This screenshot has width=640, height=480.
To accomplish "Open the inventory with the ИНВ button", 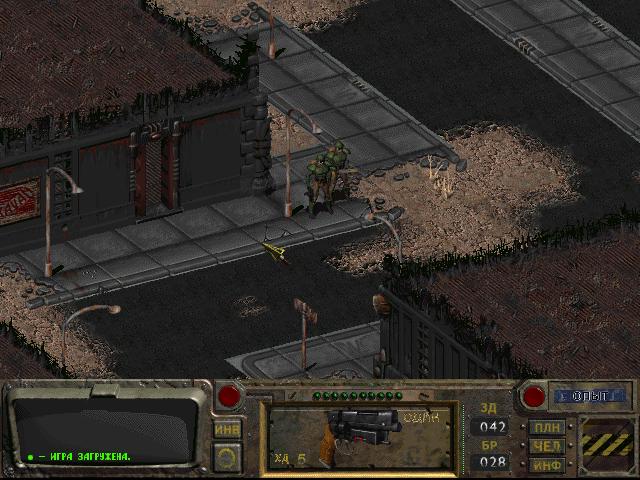I will tap(227, 428).
